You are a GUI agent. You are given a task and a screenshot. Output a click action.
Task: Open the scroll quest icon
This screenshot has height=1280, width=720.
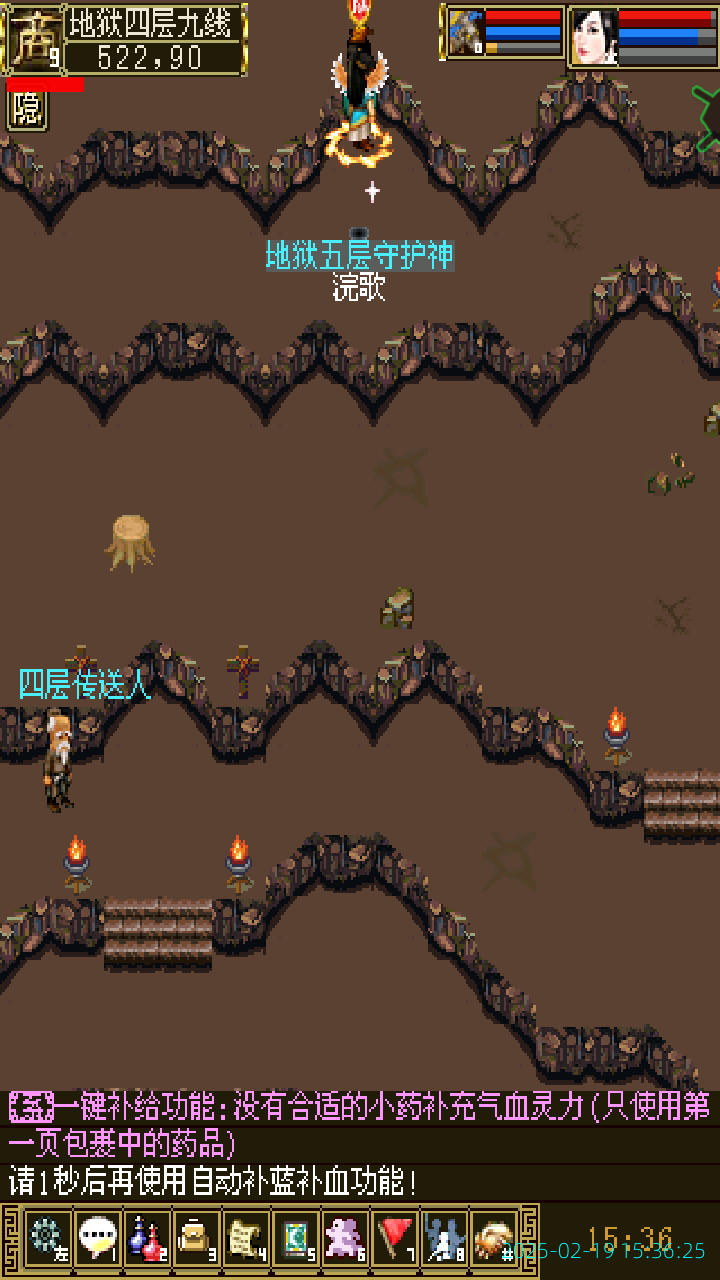(x=246, y=1239)
